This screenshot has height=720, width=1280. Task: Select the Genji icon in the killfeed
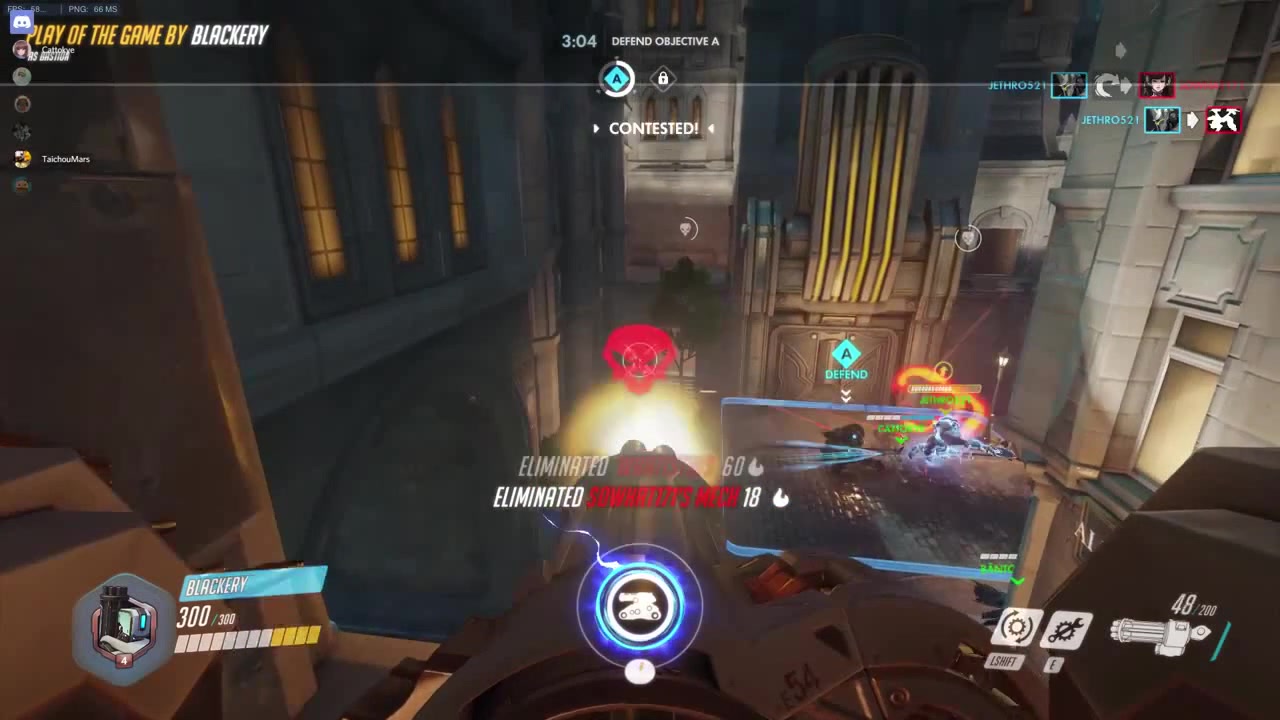pyautogui.click(x=1068, y=84)
